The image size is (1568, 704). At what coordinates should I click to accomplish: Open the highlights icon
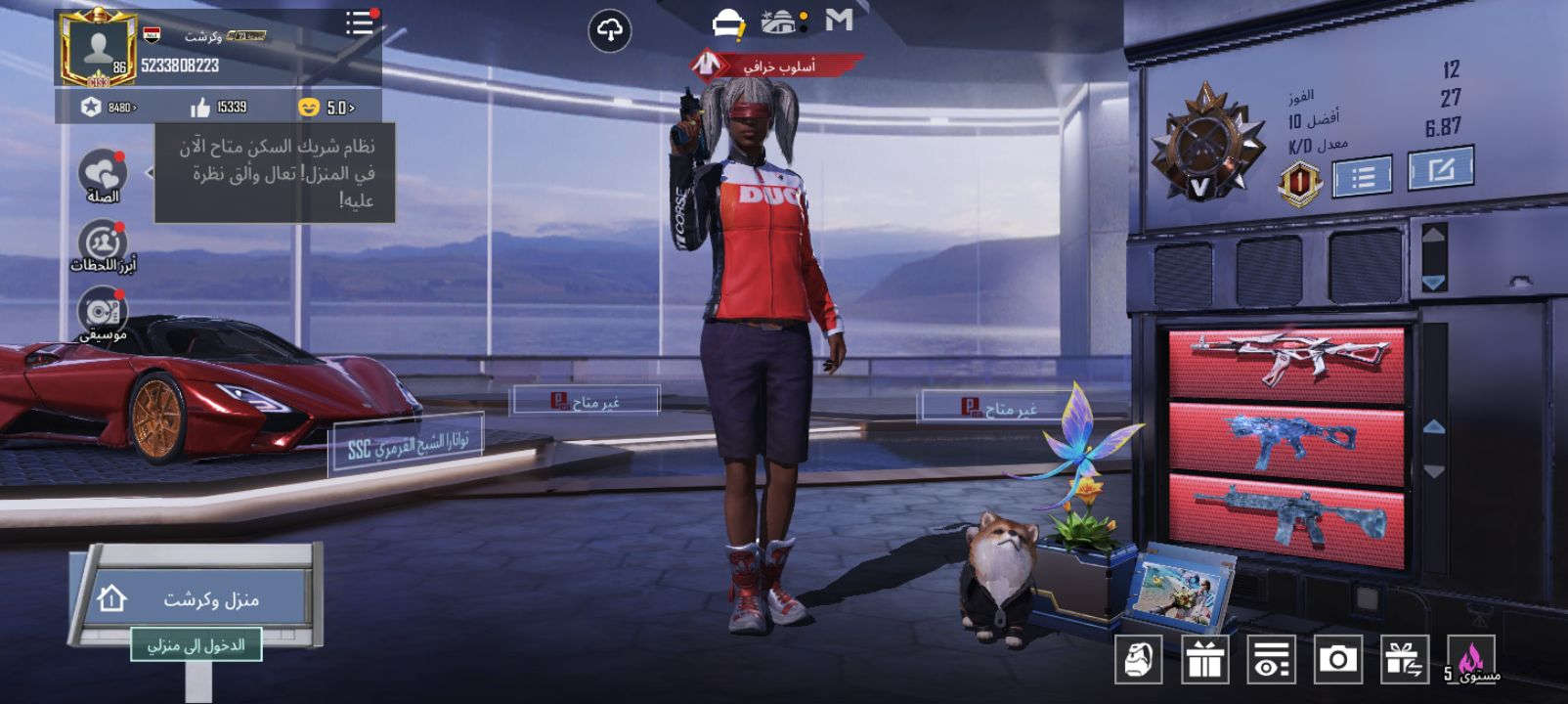click(x=103, y=243)
